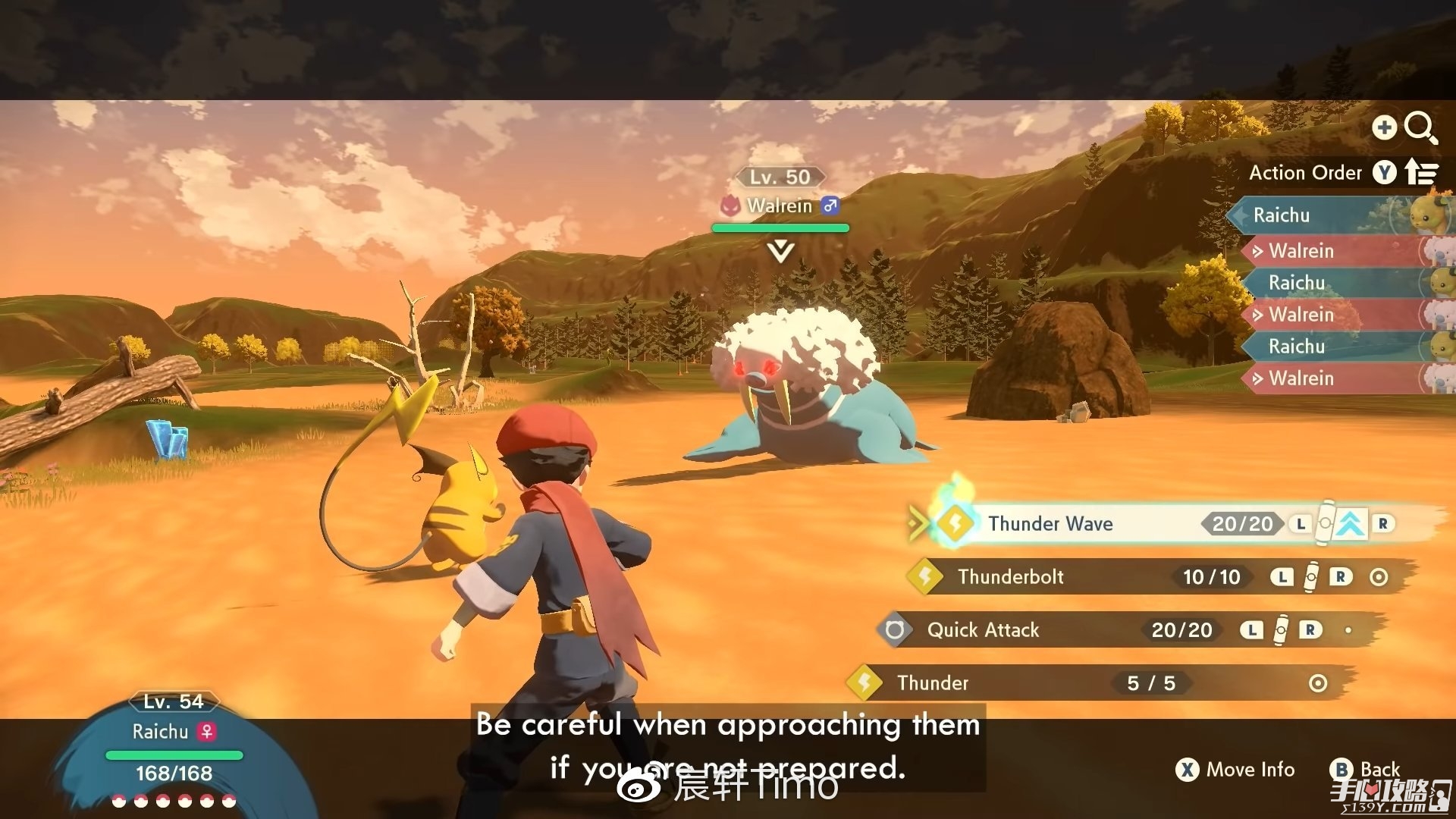Toggle the Action Order list
1456x819 pixels.
pos(1342,173)
